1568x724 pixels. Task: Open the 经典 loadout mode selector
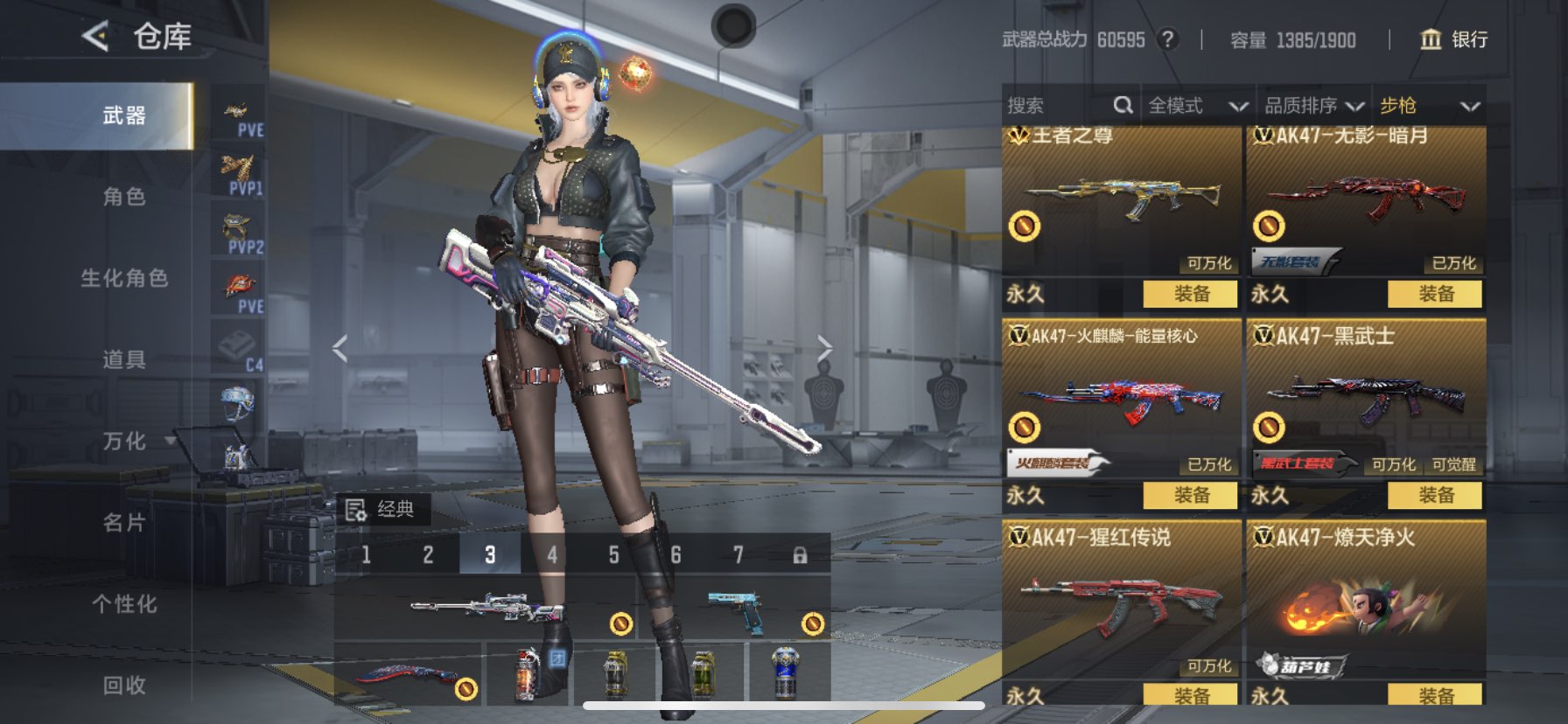point(382,509)
